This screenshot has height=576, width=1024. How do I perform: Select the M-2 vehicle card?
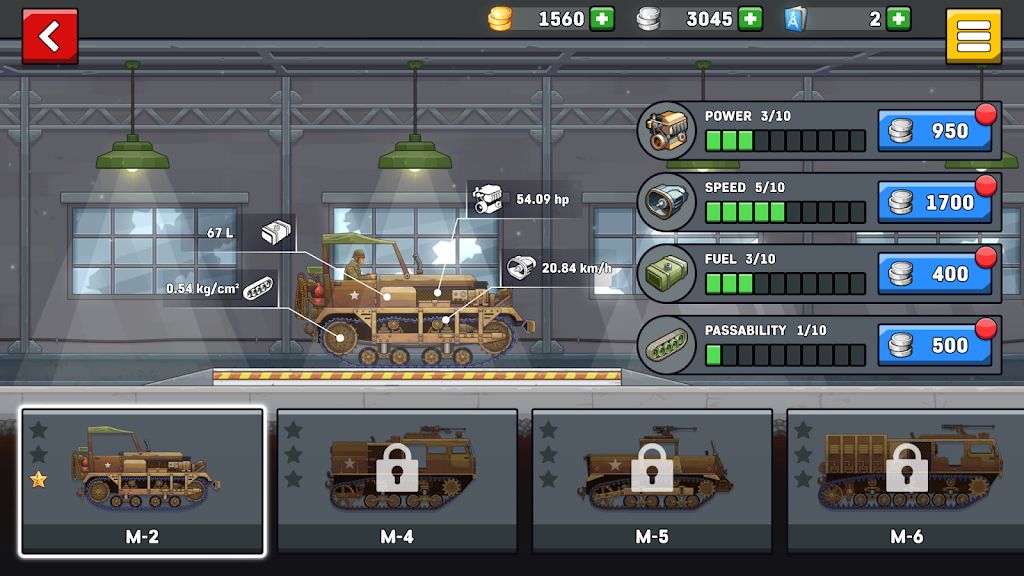tap(142, 481)
